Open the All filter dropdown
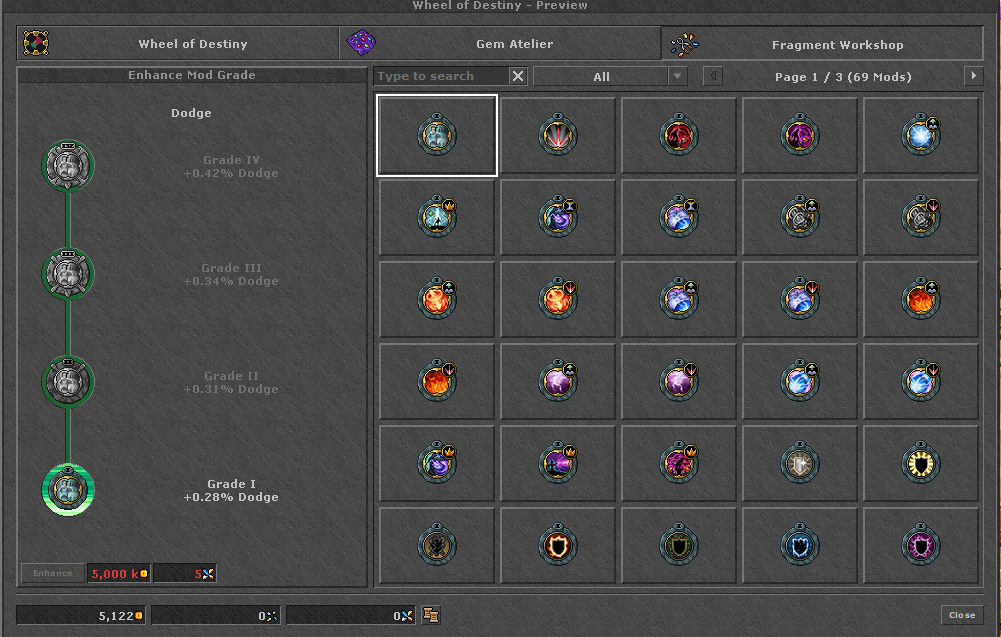Viewport: 1001px width, 637px height. coord(610,76)
